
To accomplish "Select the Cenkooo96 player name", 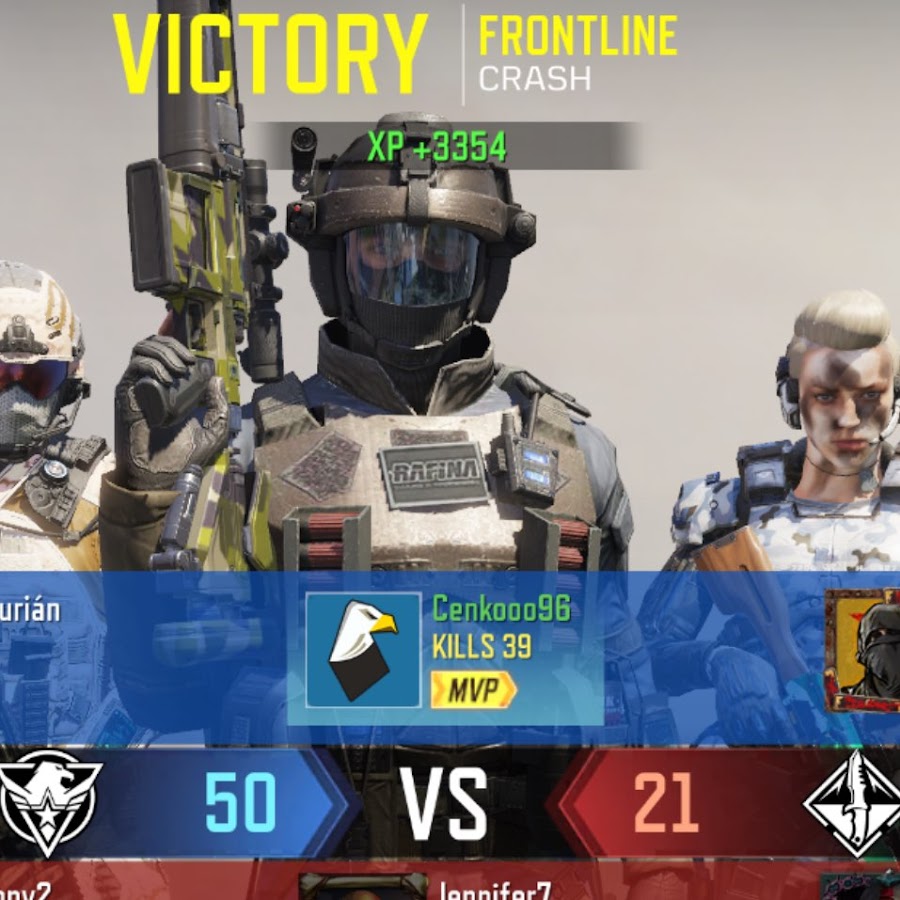I will pos(501,609).
